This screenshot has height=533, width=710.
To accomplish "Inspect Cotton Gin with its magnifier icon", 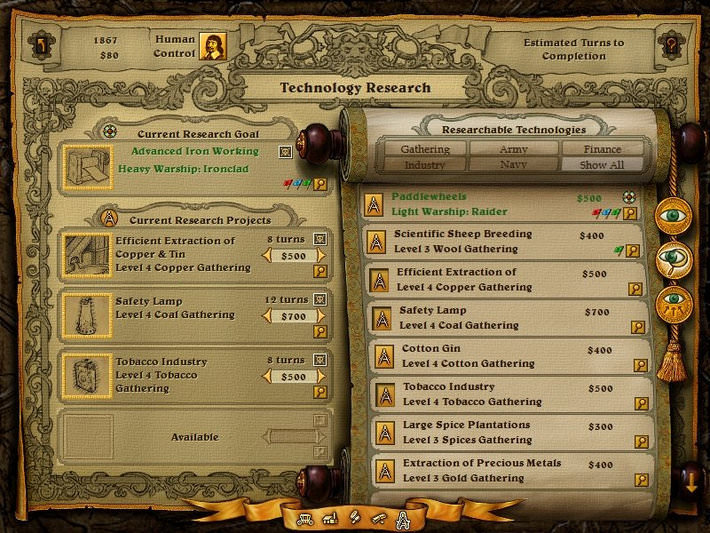I will coord(635,365).
